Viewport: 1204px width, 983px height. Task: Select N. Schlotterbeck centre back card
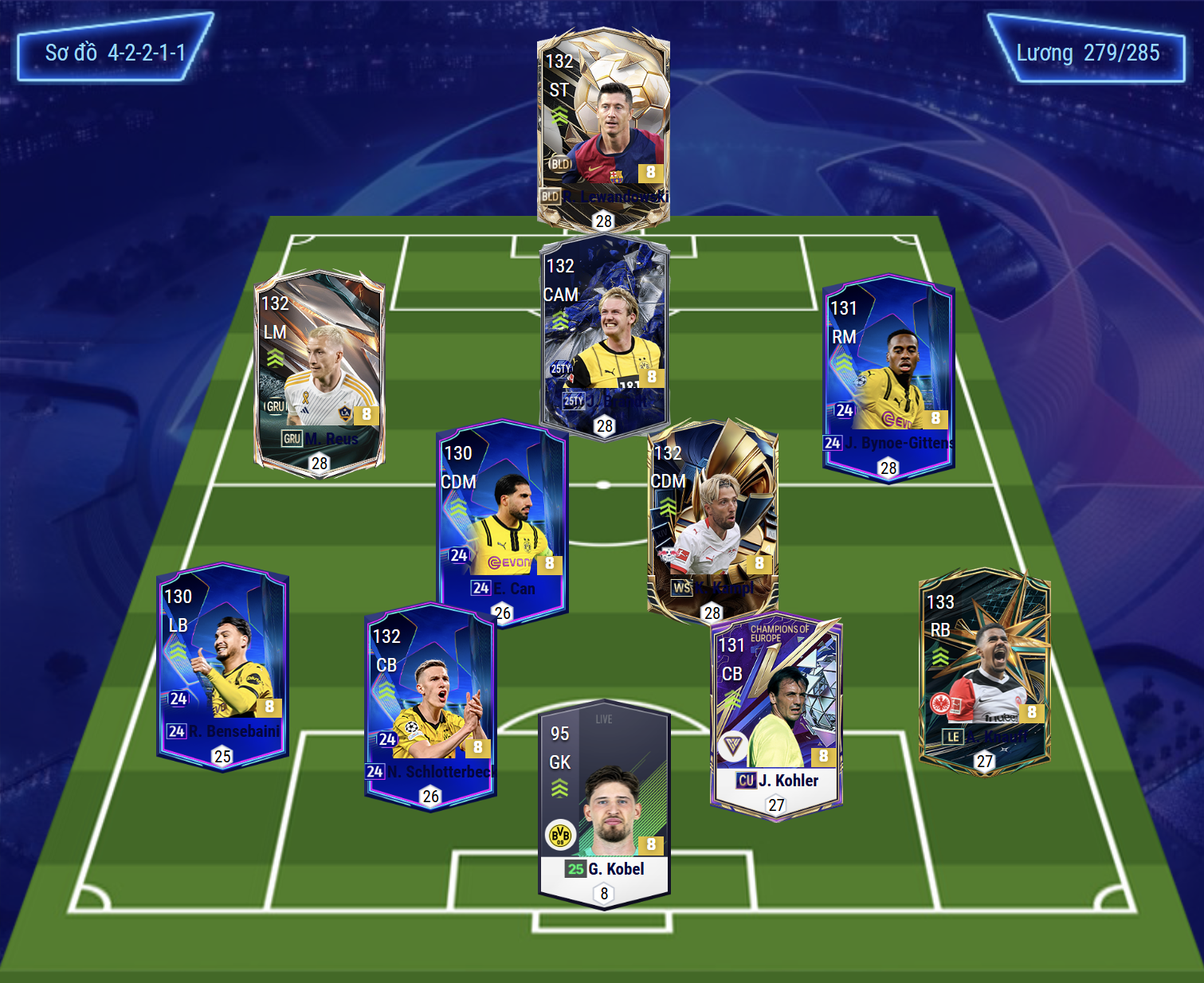coord(430,705)
